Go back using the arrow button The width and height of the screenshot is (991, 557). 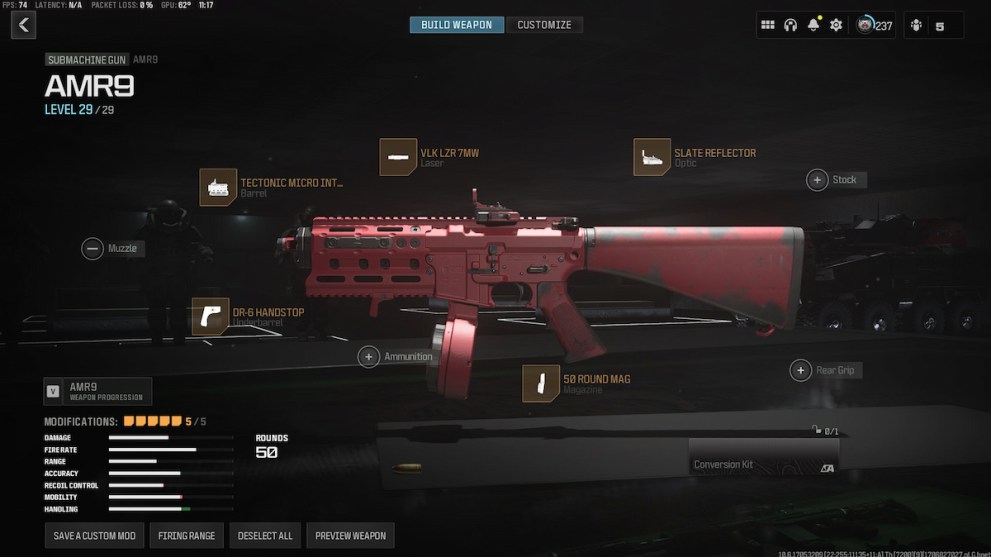(23, 25)
